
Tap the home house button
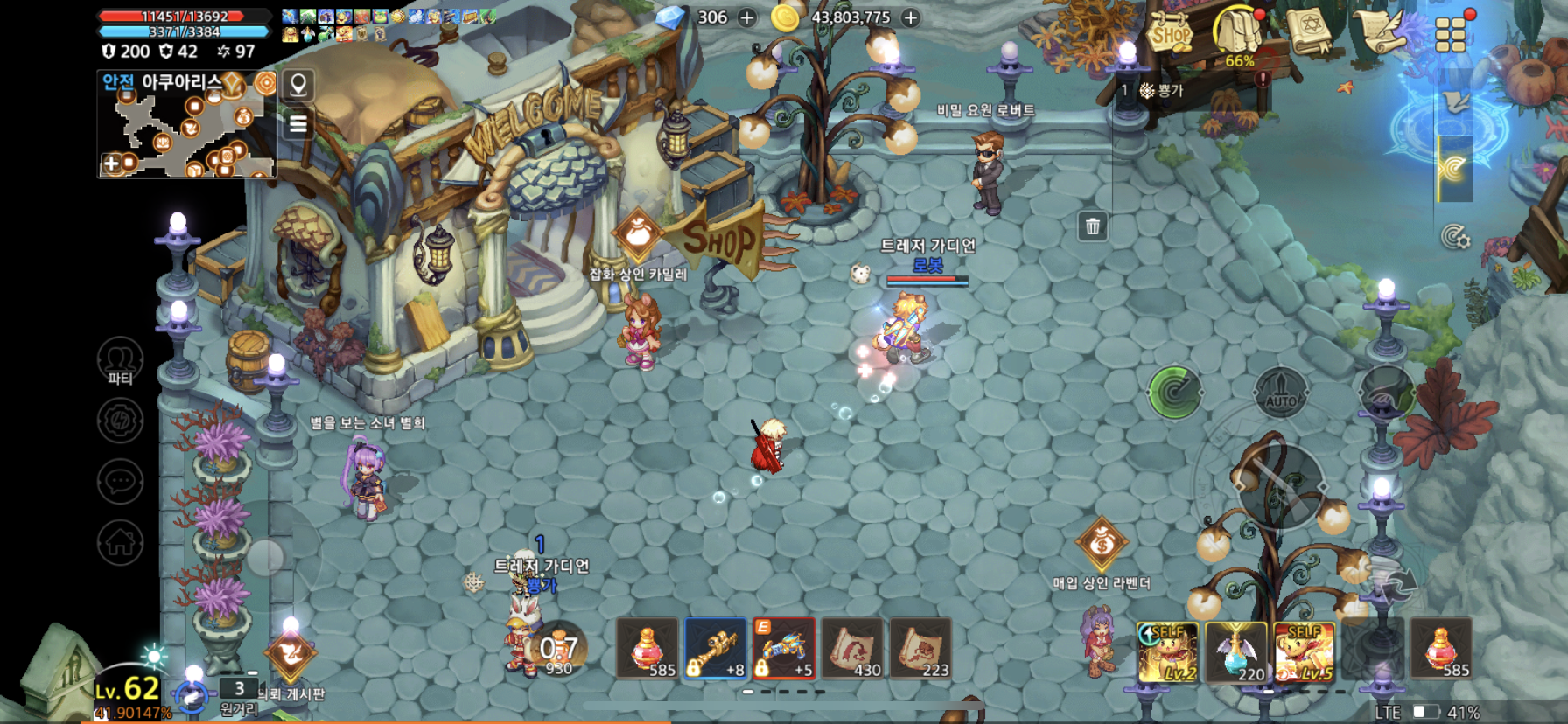(x=120, y=542)
